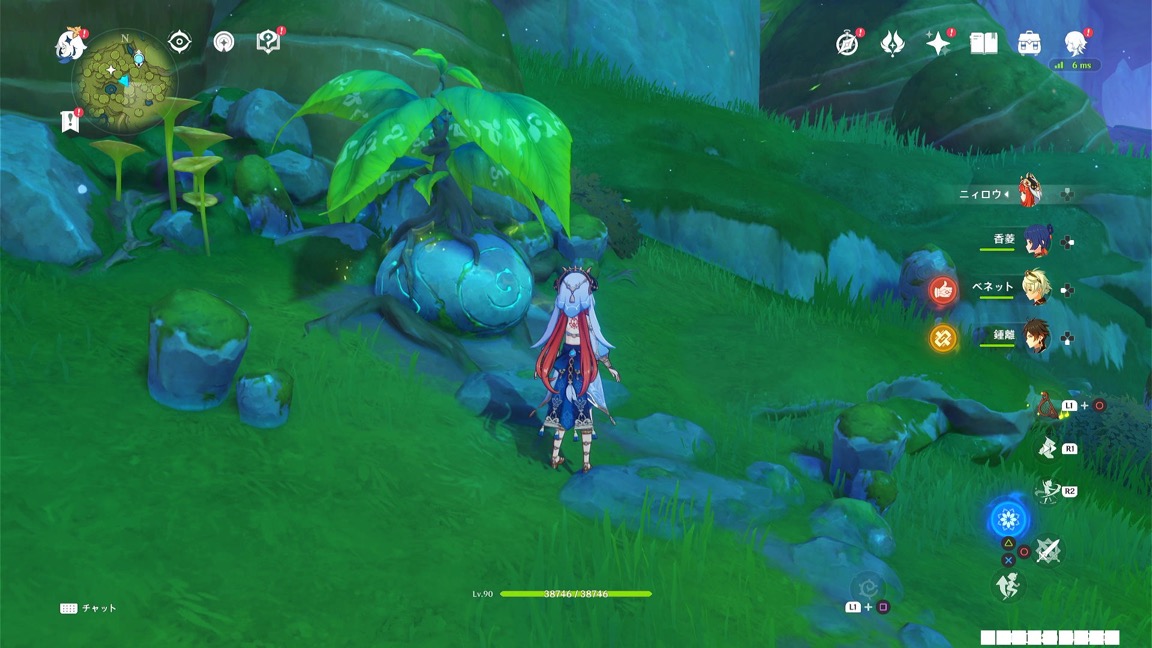1152x648 pixels.
Task: Switch to party member 鍾離
Action: (x=1035, y=338)
